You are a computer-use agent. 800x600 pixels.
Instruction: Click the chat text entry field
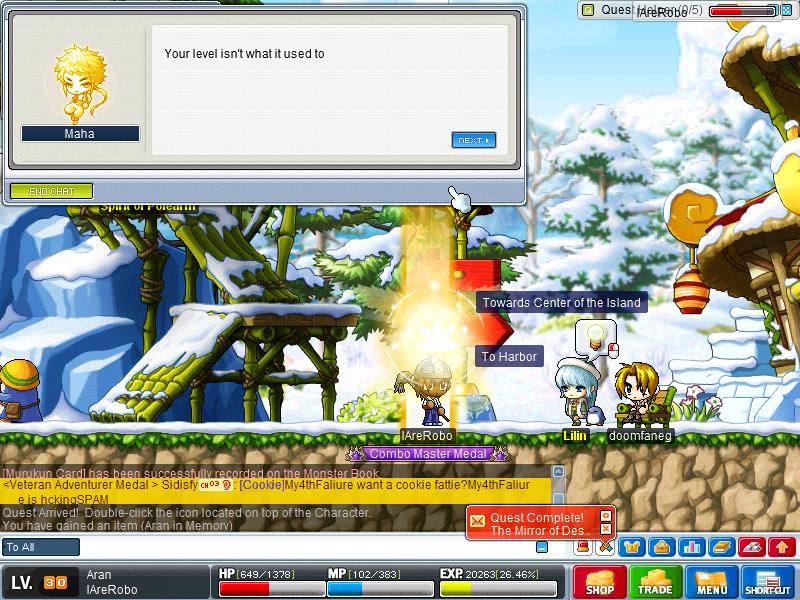[300, 547]
